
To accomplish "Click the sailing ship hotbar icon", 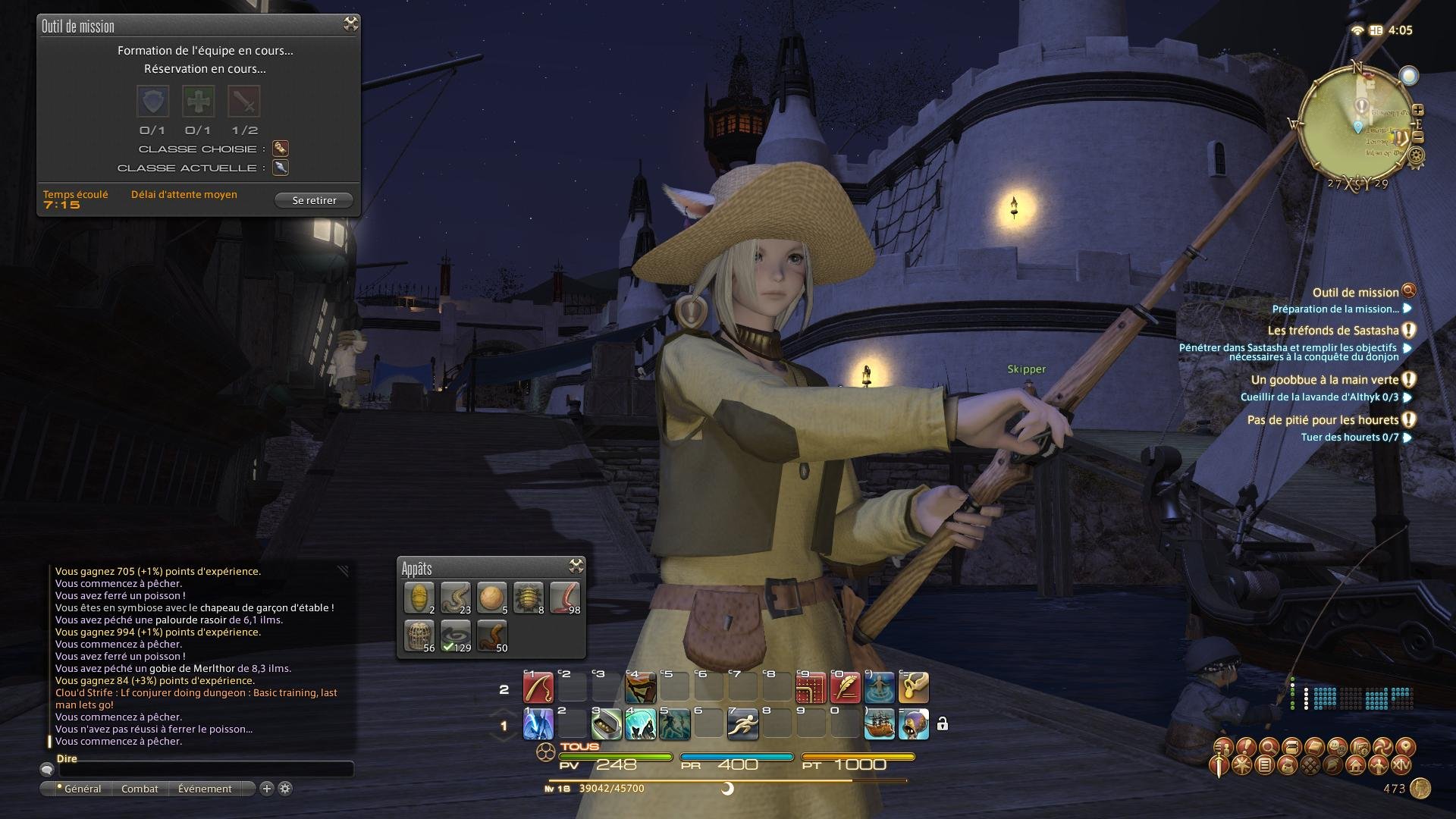I will click(879, 723).
